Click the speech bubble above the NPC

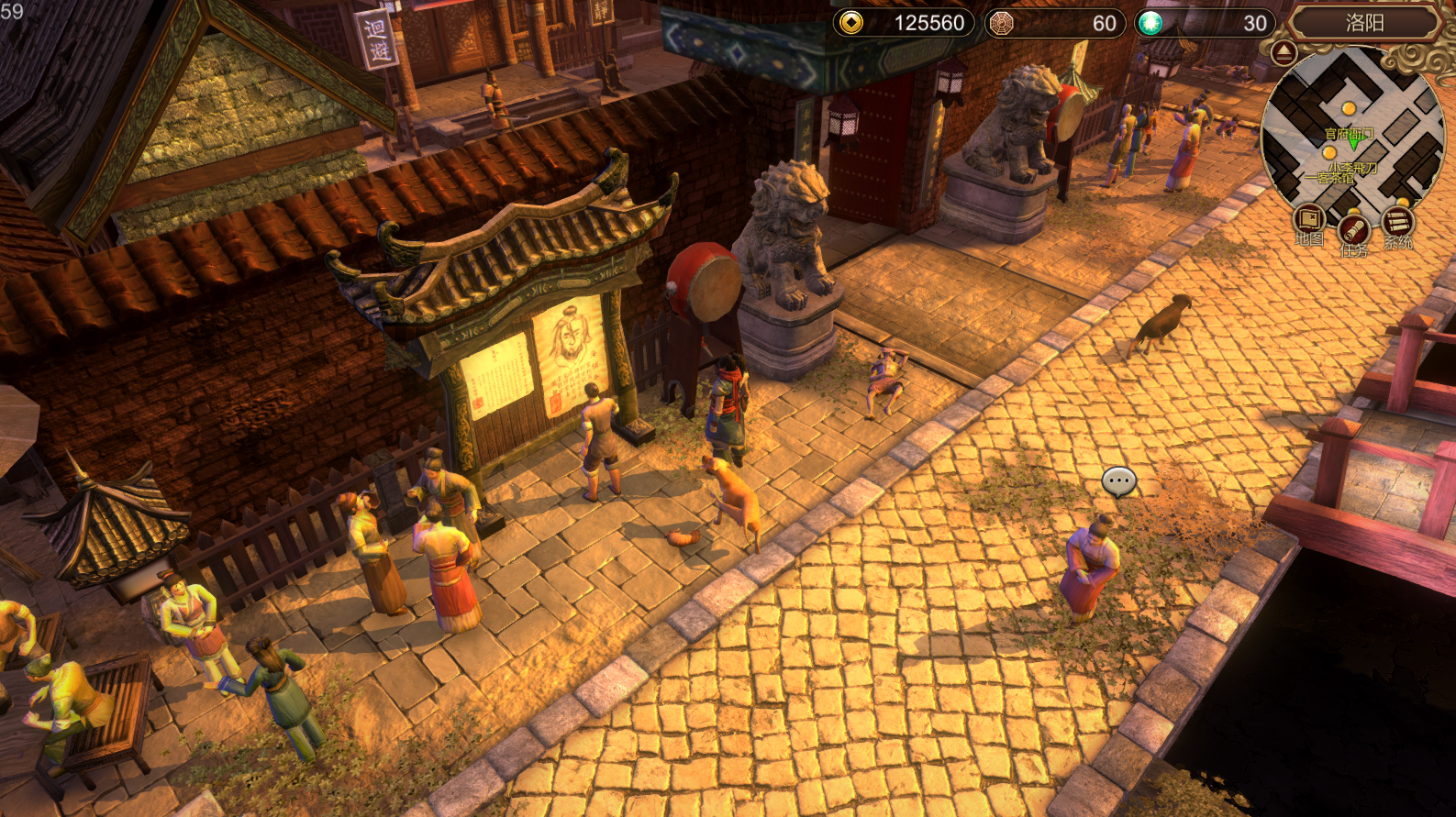coord(1118,480)
